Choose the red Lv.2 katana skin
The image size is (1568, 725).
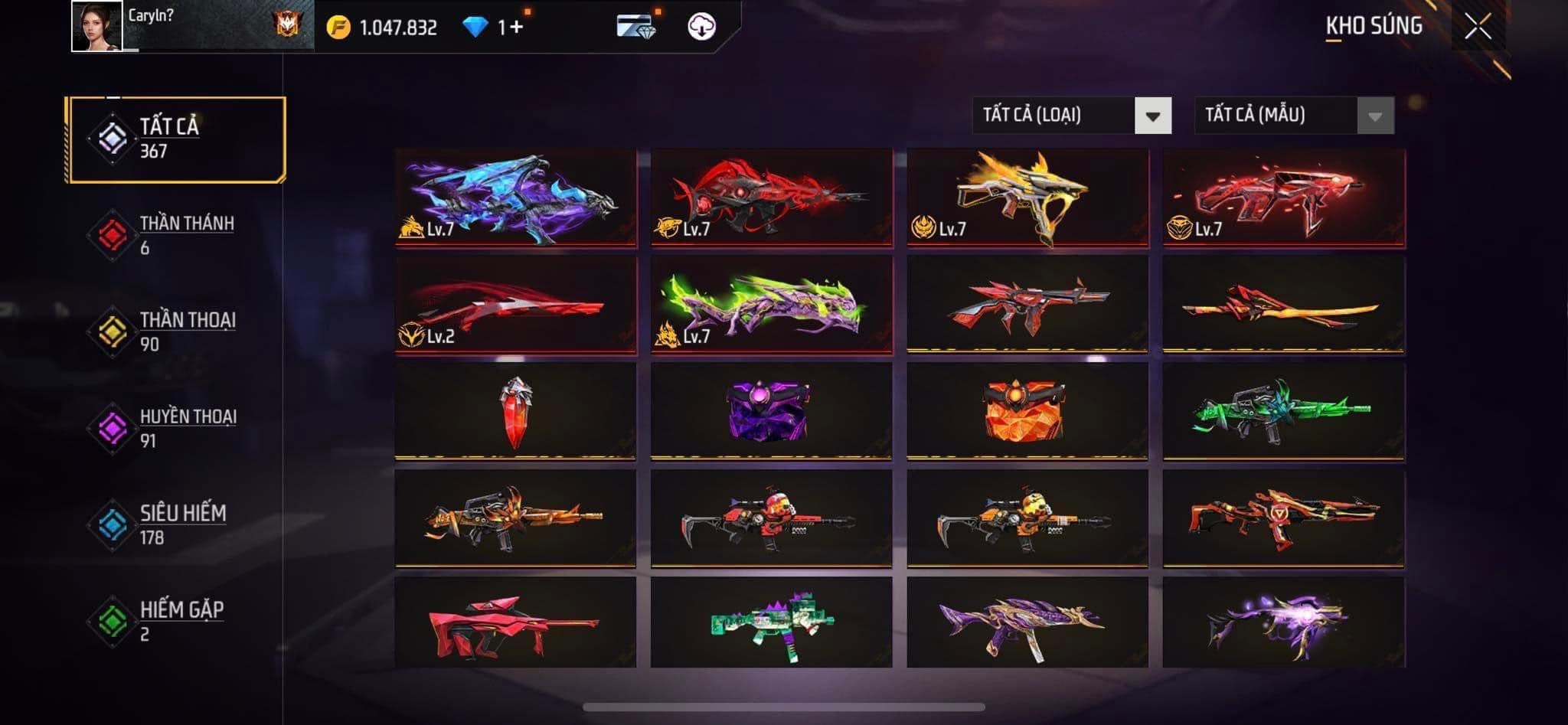pyautogui.click(x=515, y=305)
